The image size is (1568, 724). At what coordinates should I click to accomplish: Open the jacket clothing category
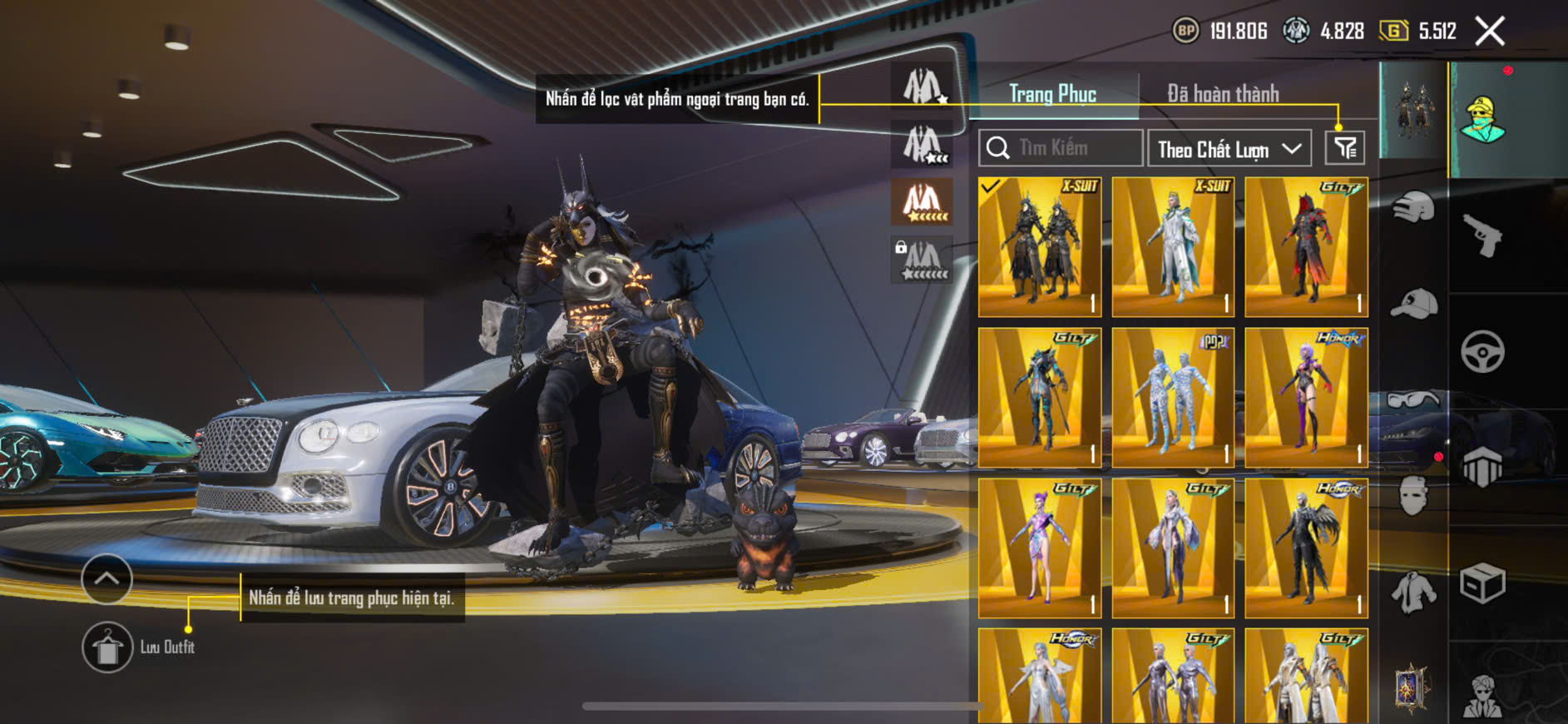click(1413, 592)
